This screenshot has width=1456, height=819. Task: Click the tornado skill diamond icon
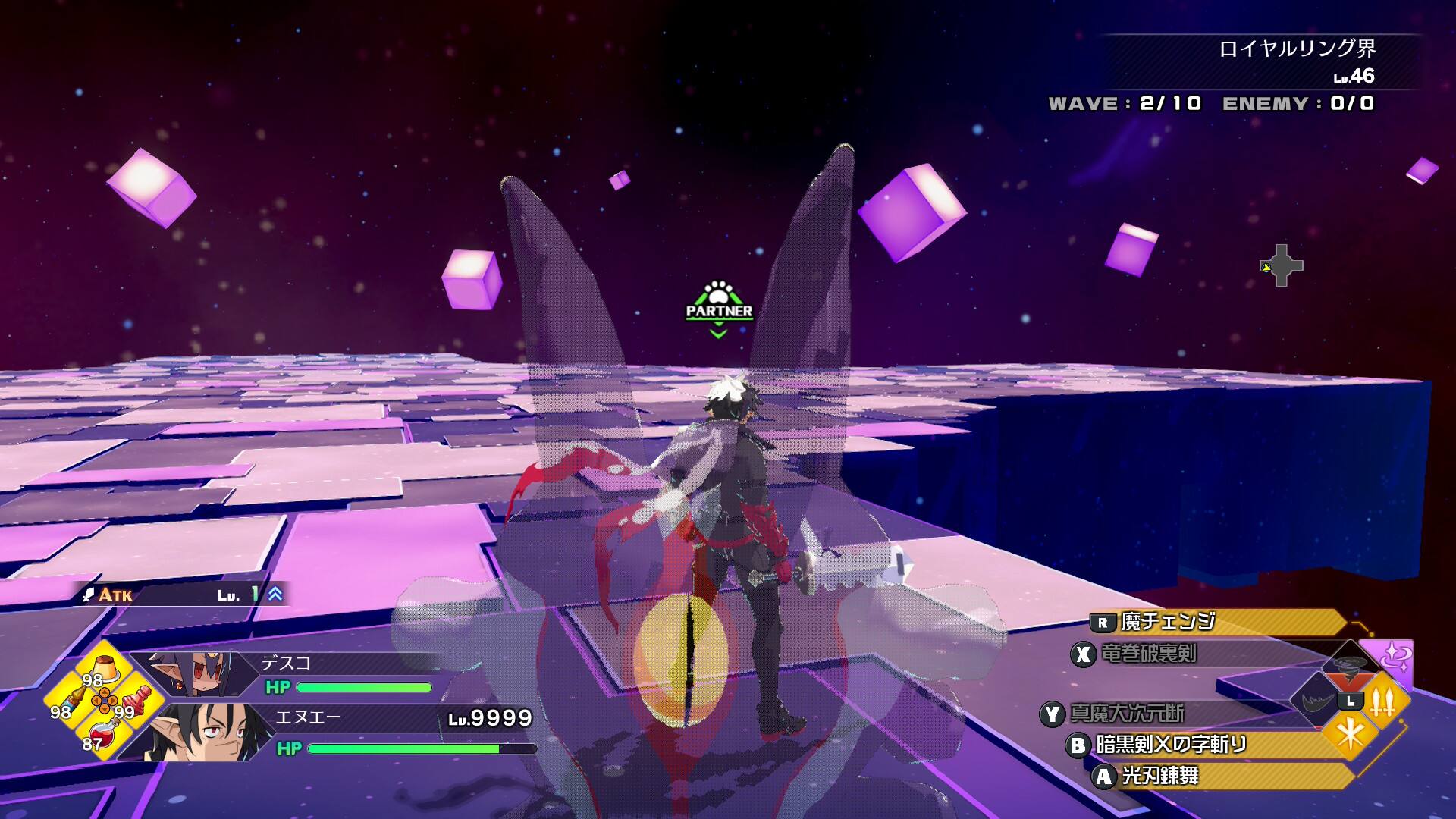click(x=1350, y=664)
